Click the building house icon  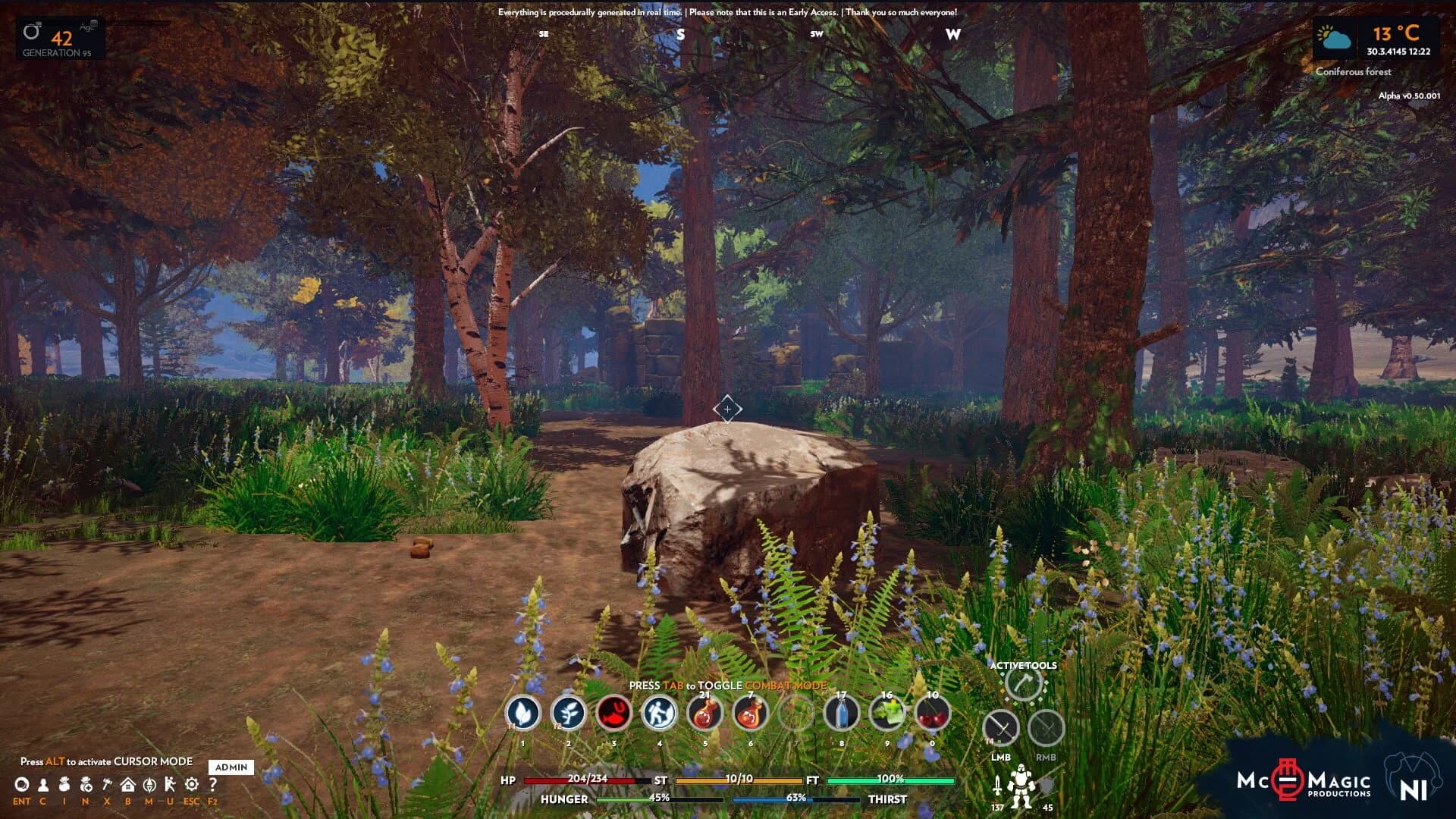pyautogui.click(x=128, y=785)
